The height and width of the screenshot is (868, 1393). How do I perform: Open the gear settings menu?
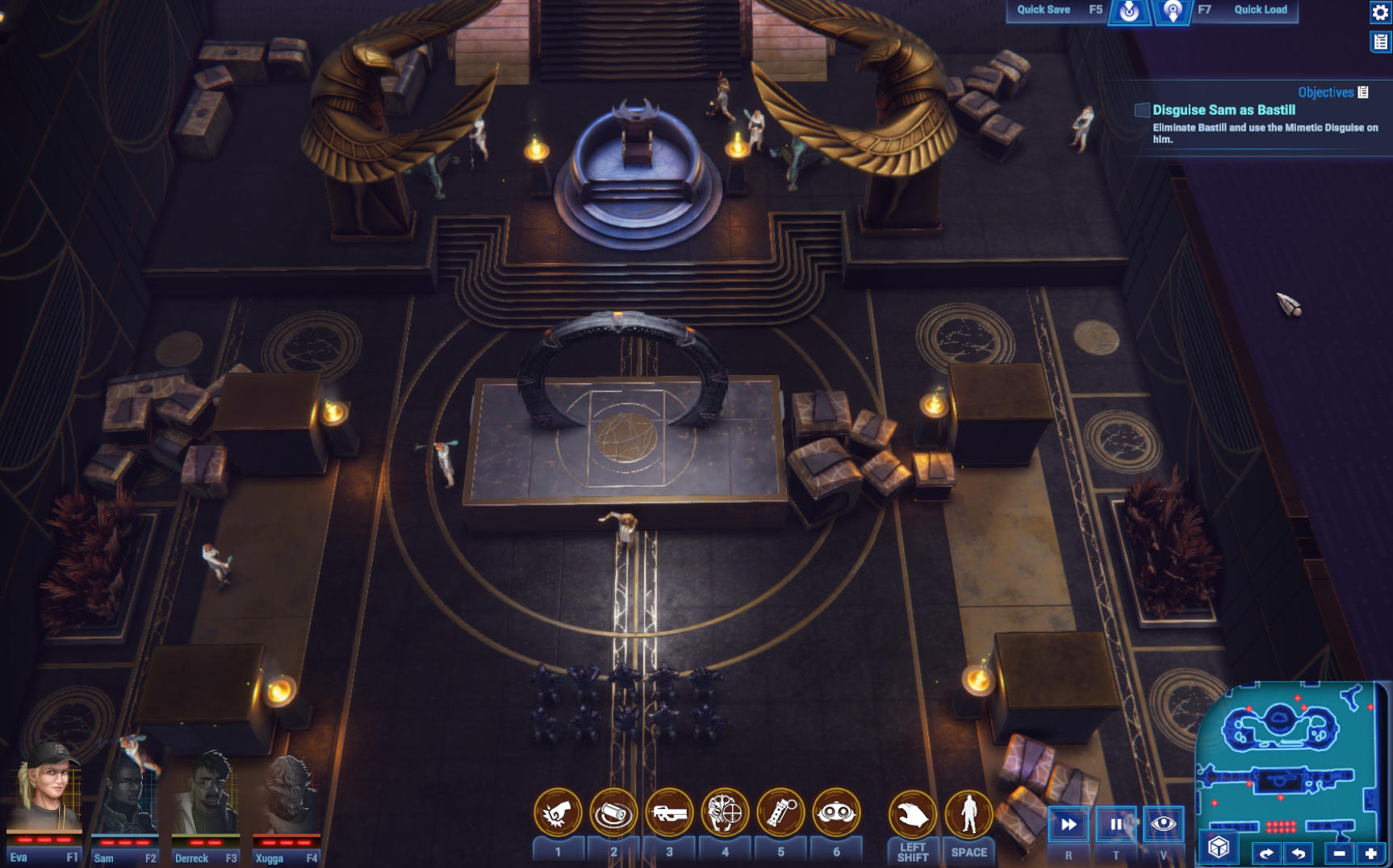tap(1380, 12)
